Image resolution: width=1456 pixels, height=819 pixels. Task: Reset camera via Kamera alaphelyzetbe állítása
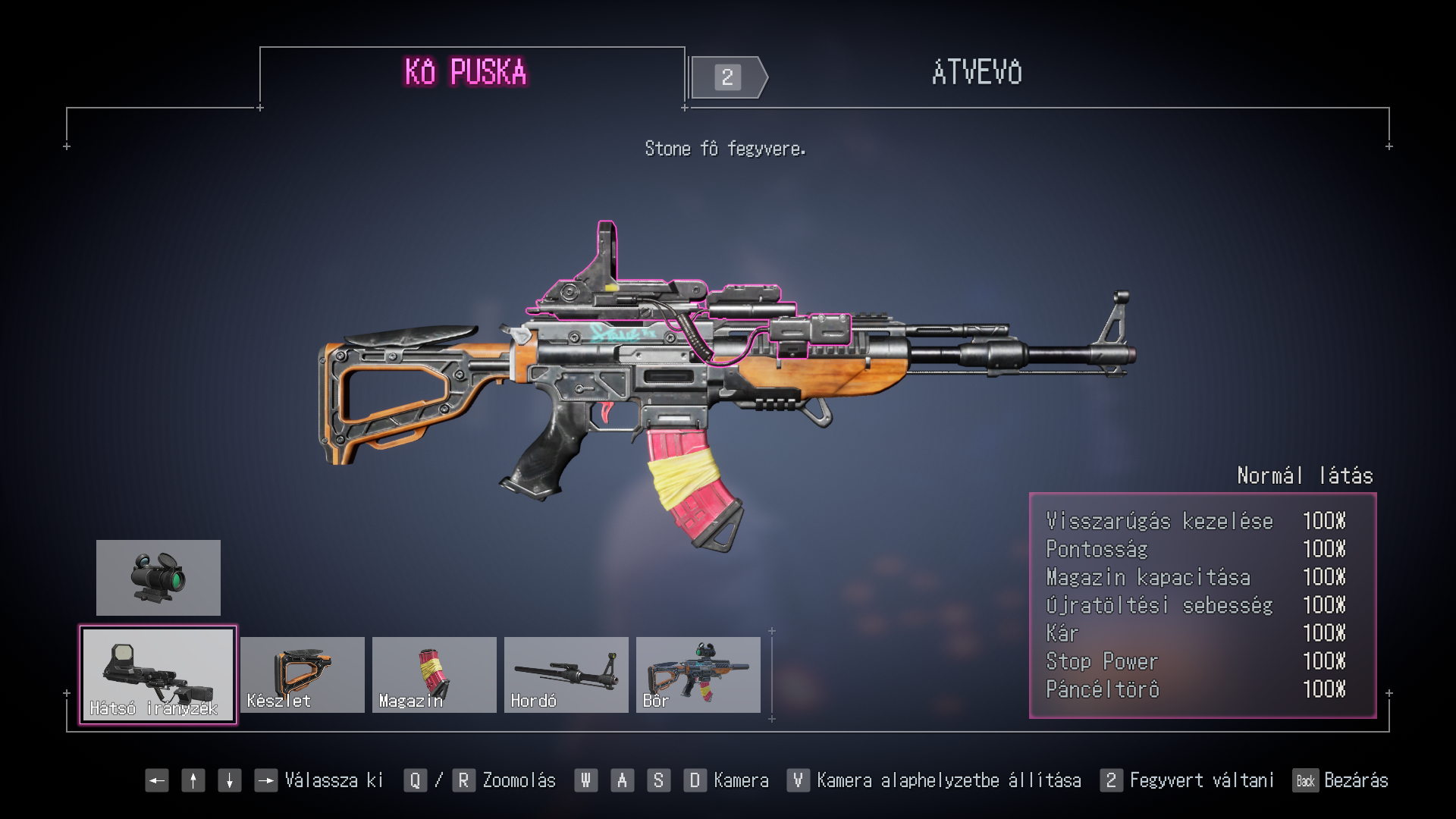point(948,780)
